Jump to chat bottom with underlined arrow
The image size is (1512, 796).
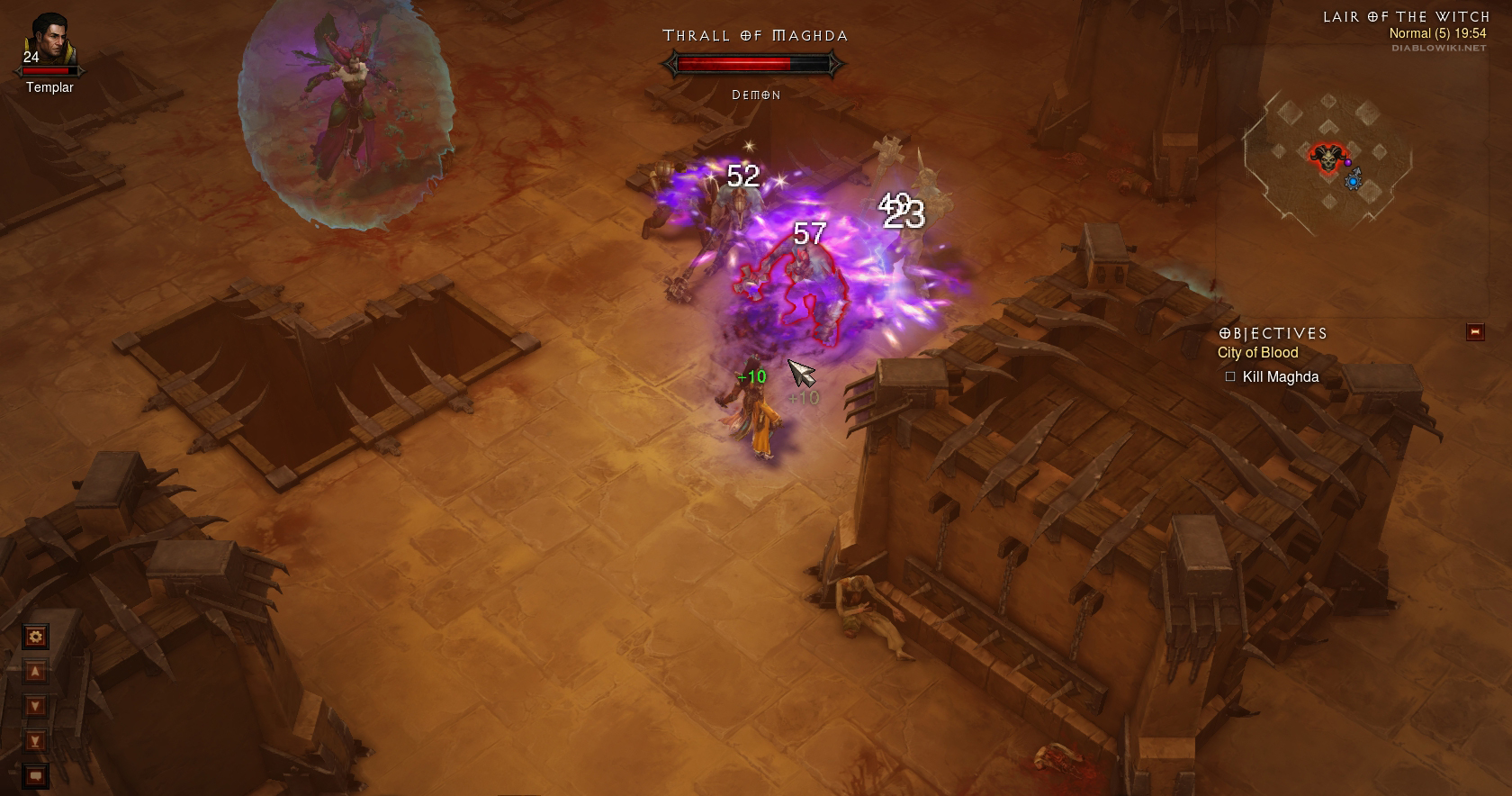point(35,741)
